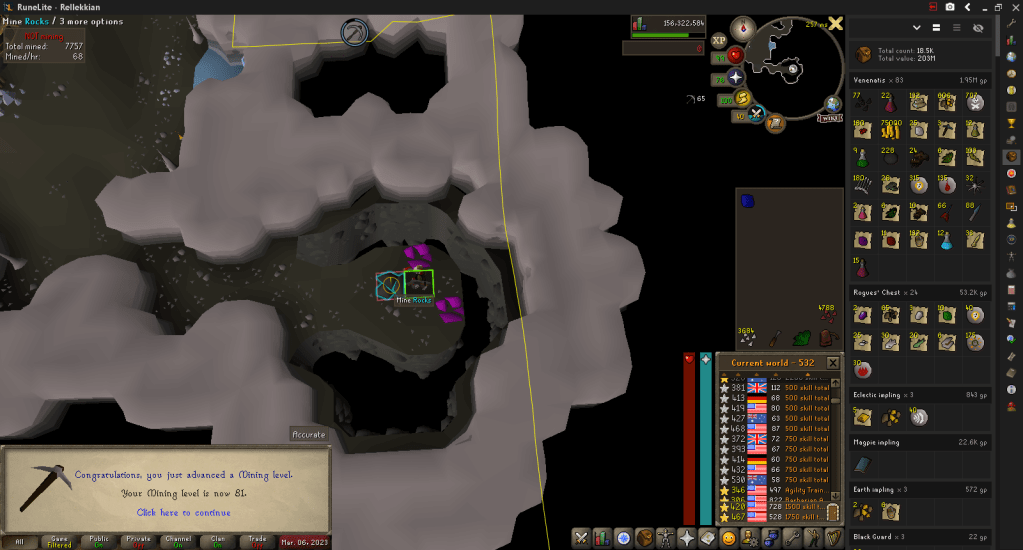The image size is (1023, 550).
Task: Toggle the XP drops orb
Action: click(x=718, y=40)
